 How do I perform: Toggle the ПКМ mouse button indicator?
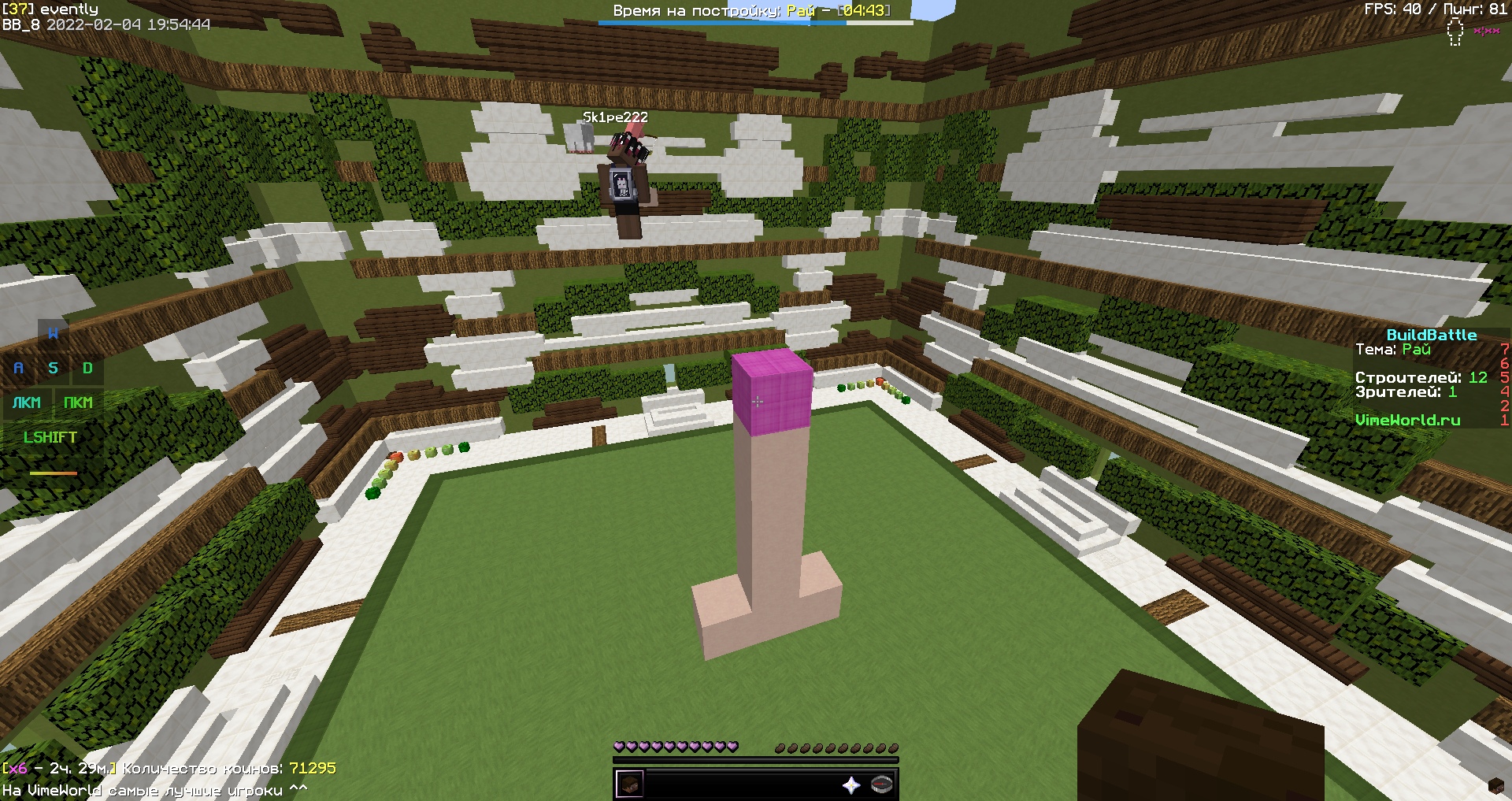click(79, 403)
